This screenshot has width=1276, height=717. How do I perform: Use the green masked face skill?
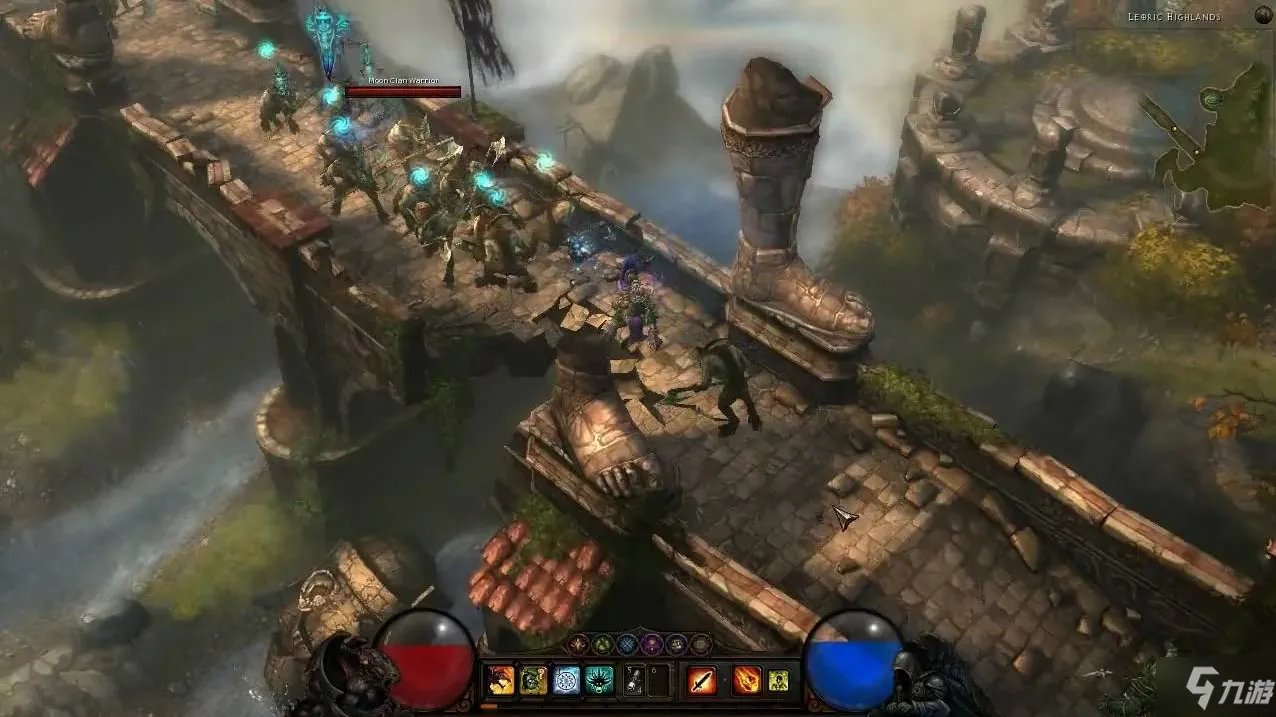[x=533, y=680]
